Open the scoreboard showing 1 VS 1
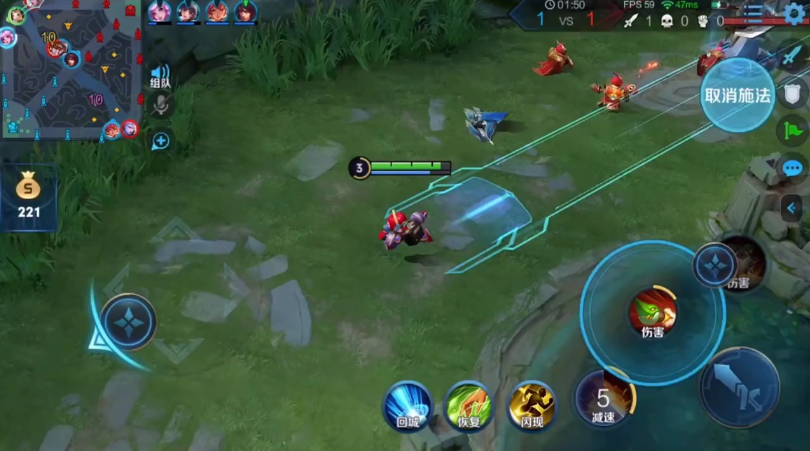The height and width of the screenshot is (451, 810). (565, 18)
